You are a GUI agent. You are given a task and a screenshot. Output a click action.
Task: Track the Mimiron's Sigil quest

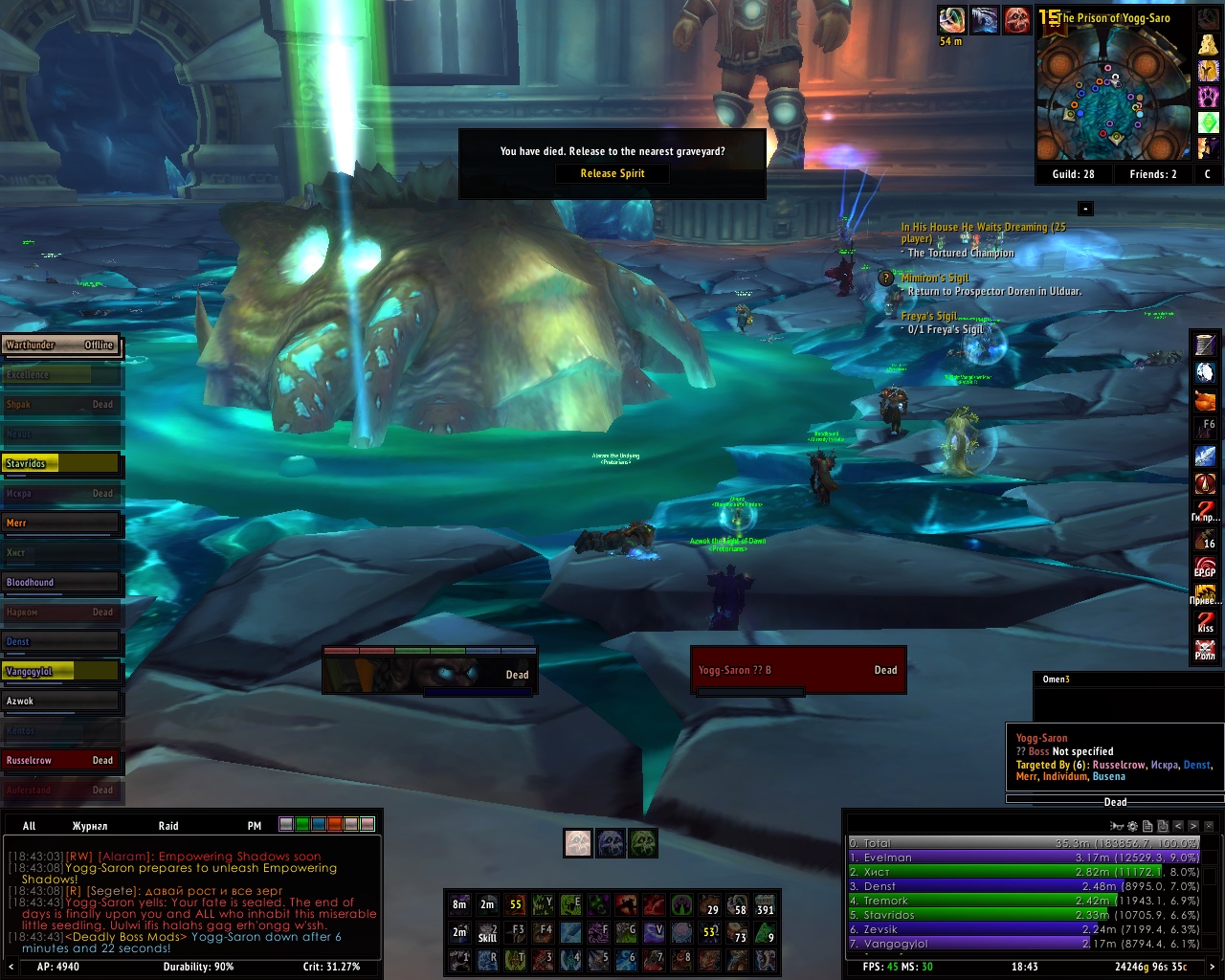click(x=935, y=278)
